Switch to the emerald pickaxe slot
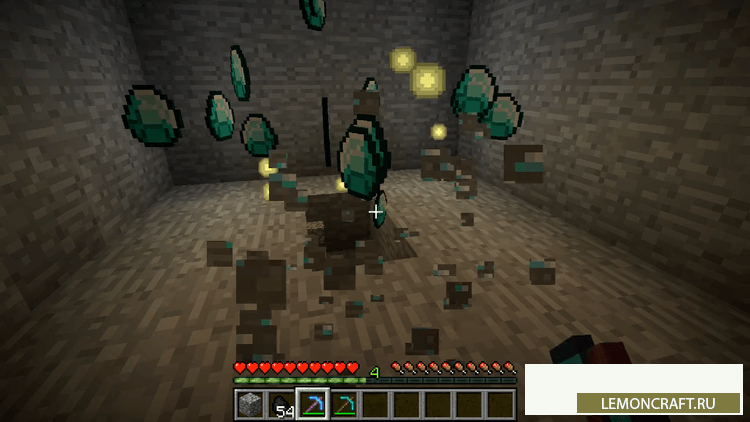 343,404
